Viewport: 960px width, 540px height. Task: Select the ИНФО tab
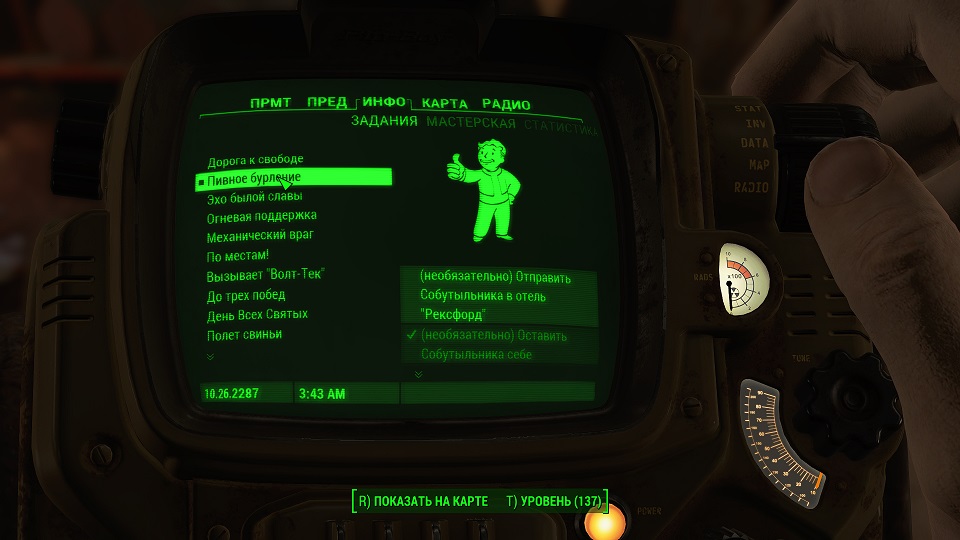click(x=384, y=103)
